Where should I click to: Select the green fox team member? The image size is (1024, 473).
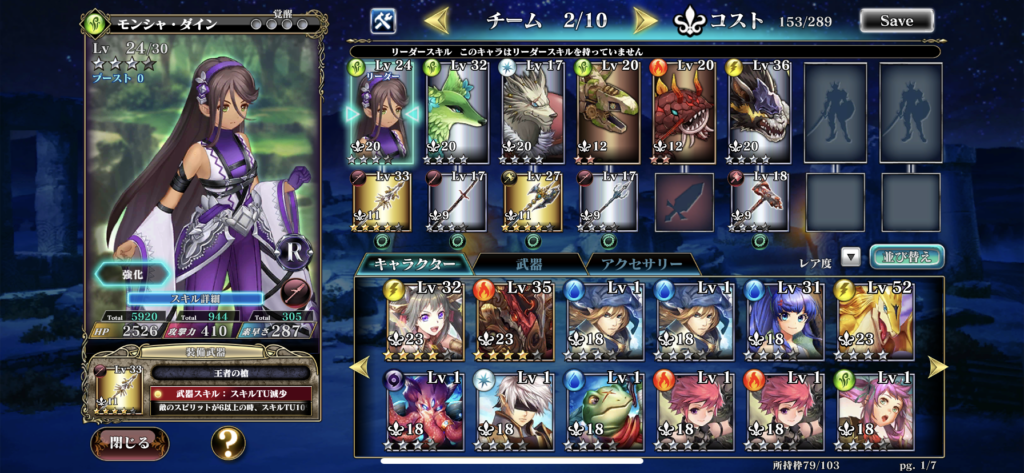[x=458, y=110]
